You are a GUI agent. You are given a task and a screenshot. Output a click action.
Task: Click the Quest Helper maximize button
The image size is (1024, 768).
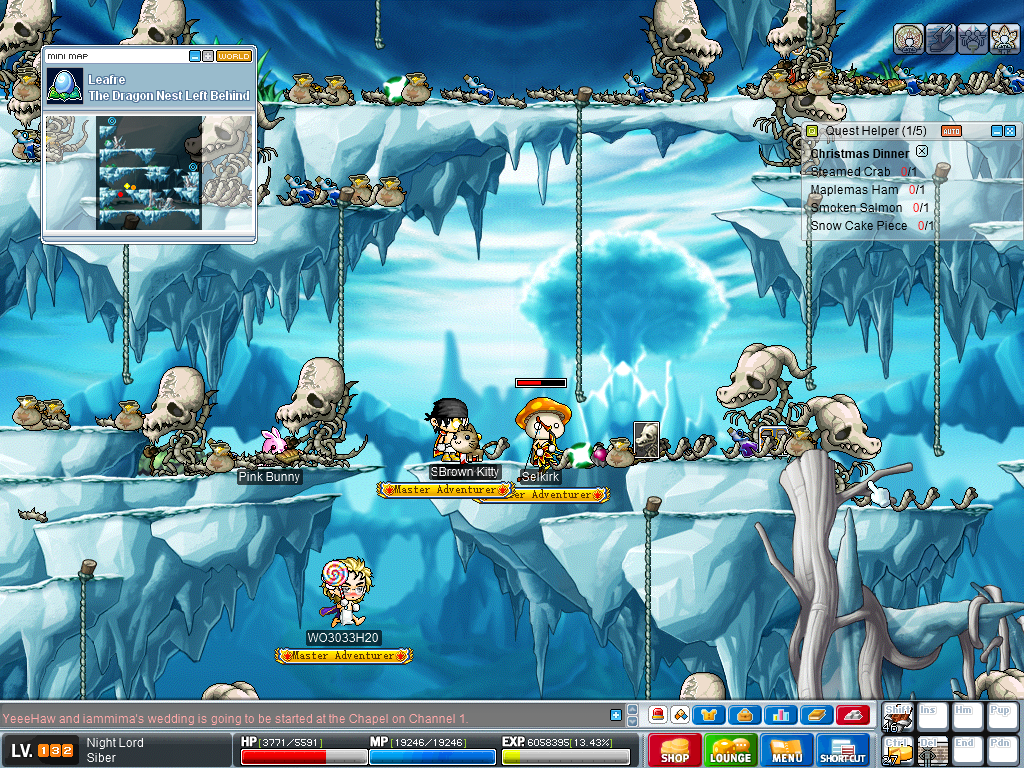[1009, 131]
